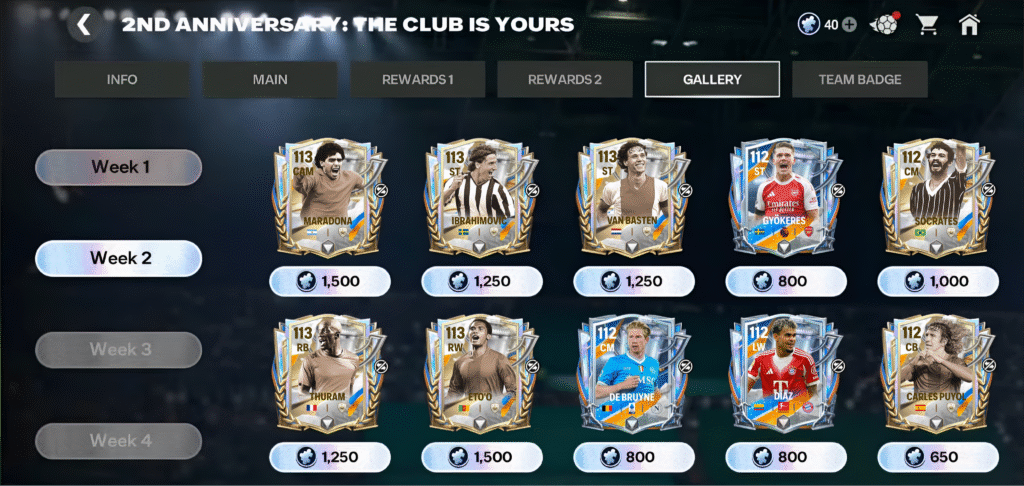The image size is (1024, 486).
Task: Select the Carles Puyol player card
Action: (x=938, y=375)
